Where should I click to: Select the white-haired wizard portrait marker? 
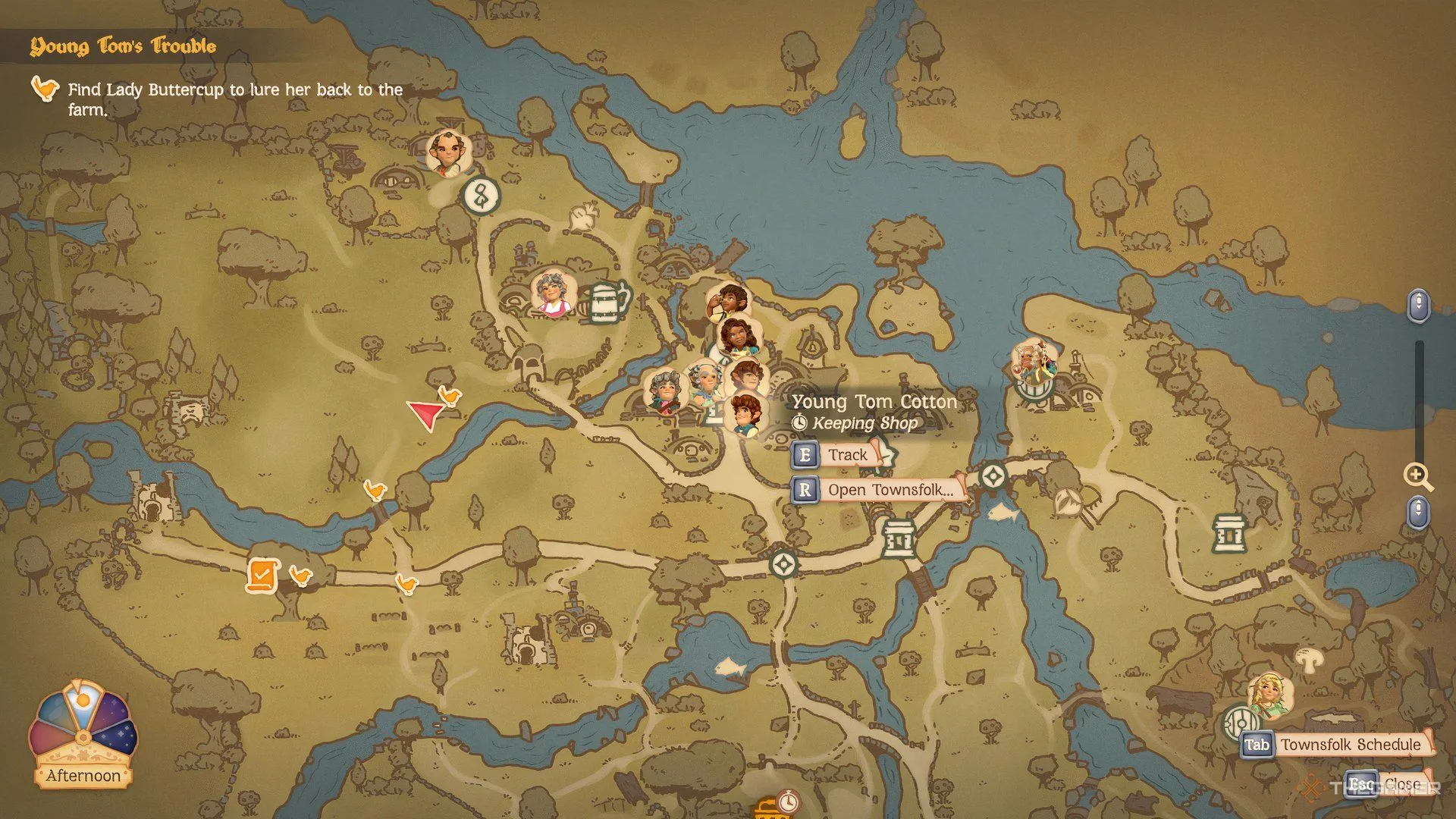(1034, 362)
